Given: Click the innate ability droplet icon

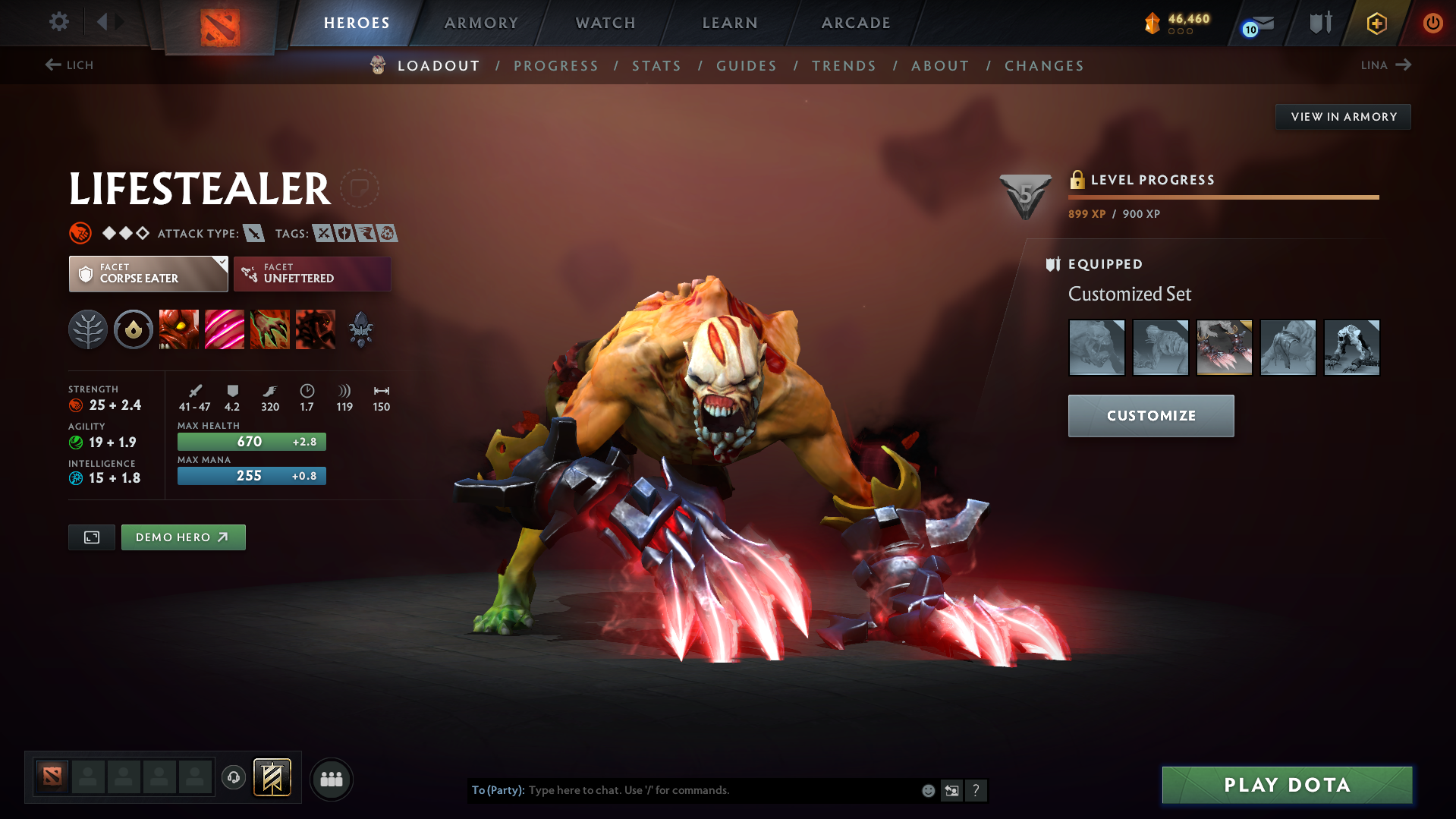Looking at the screenshot, I should click(x=134, y=329).
